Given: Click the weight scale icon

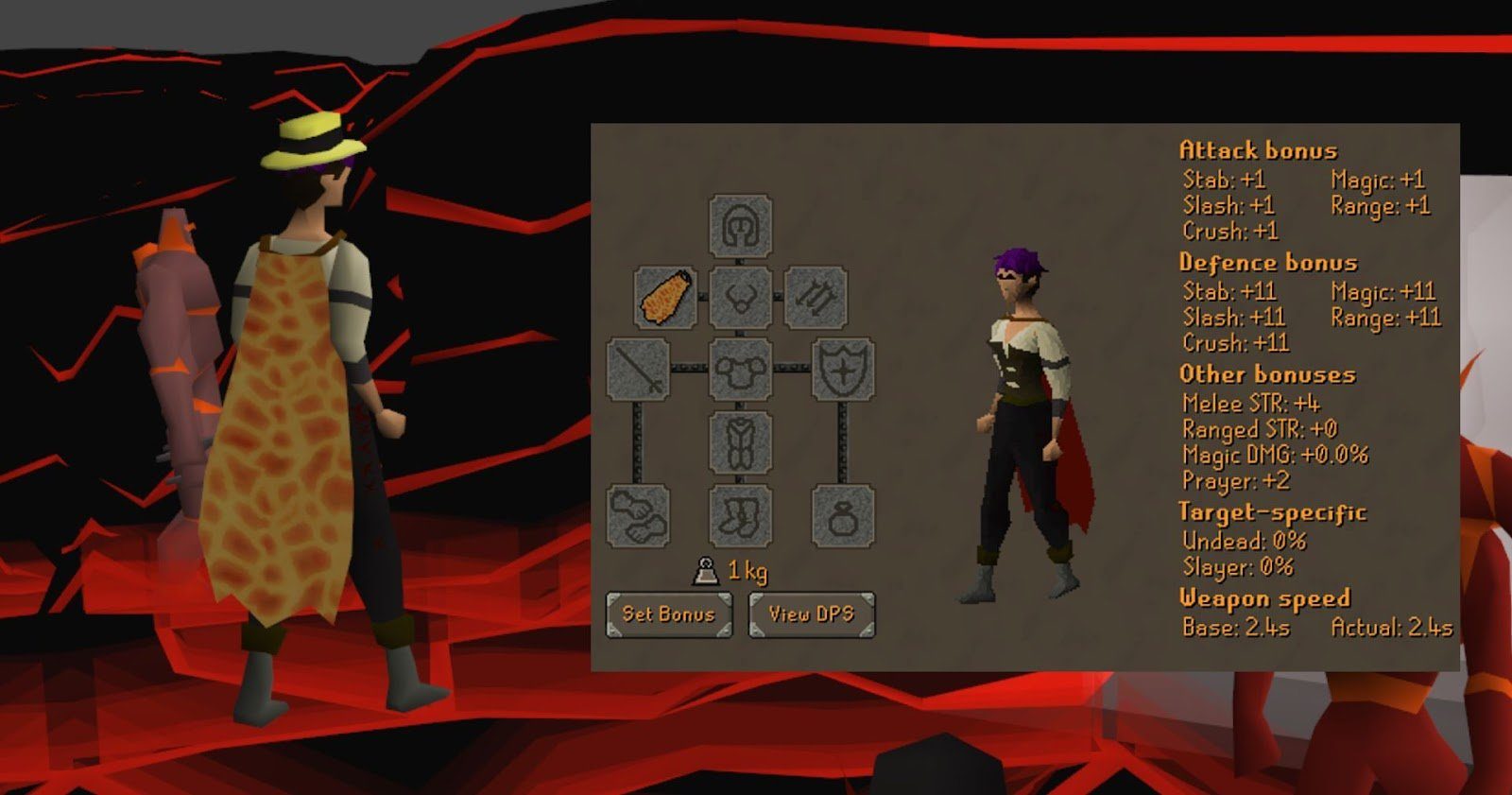Looking at the screenshot, I should coord(703,571).
